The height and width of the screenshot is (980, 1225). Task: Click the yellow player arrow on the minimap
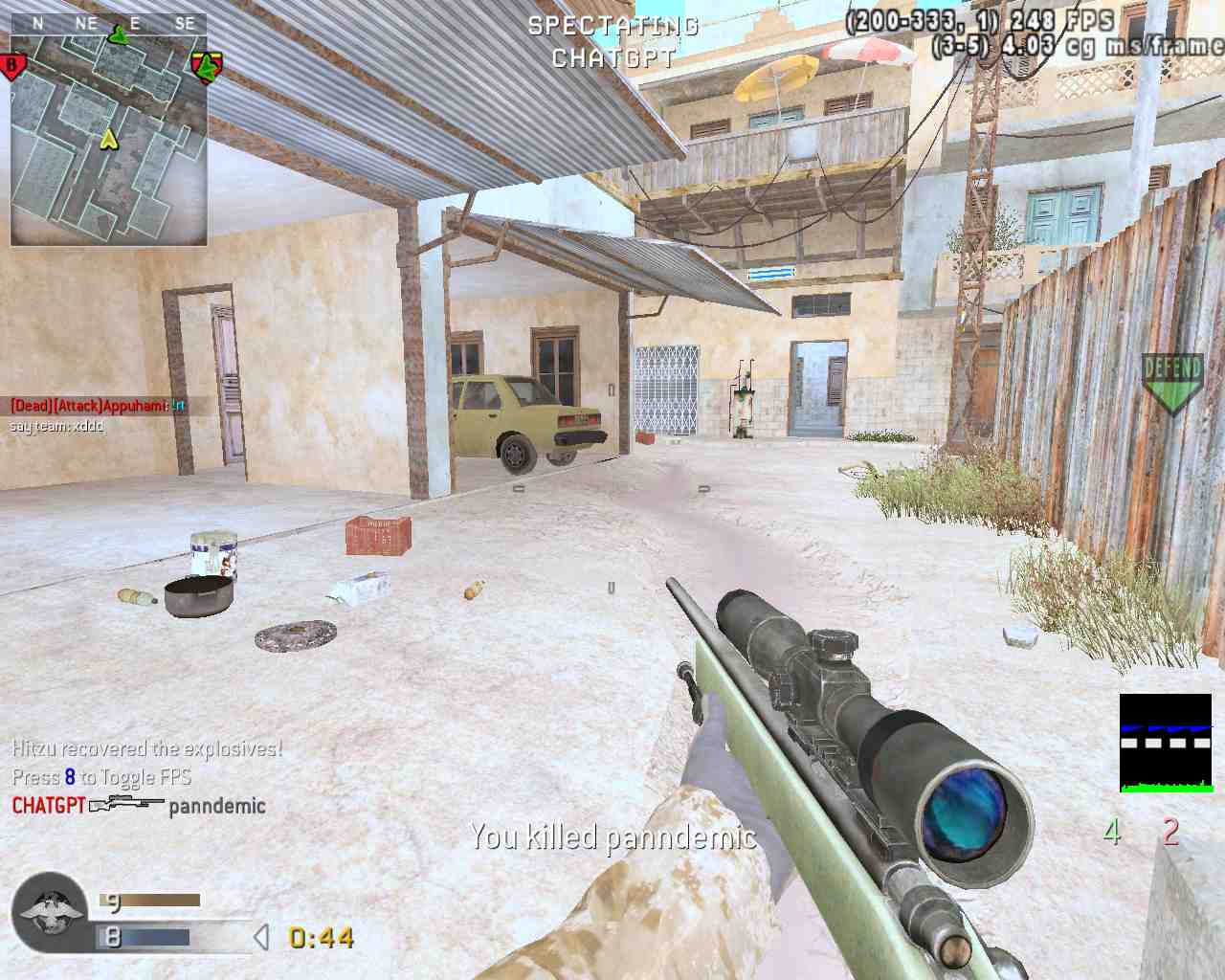tap(109, 140)
